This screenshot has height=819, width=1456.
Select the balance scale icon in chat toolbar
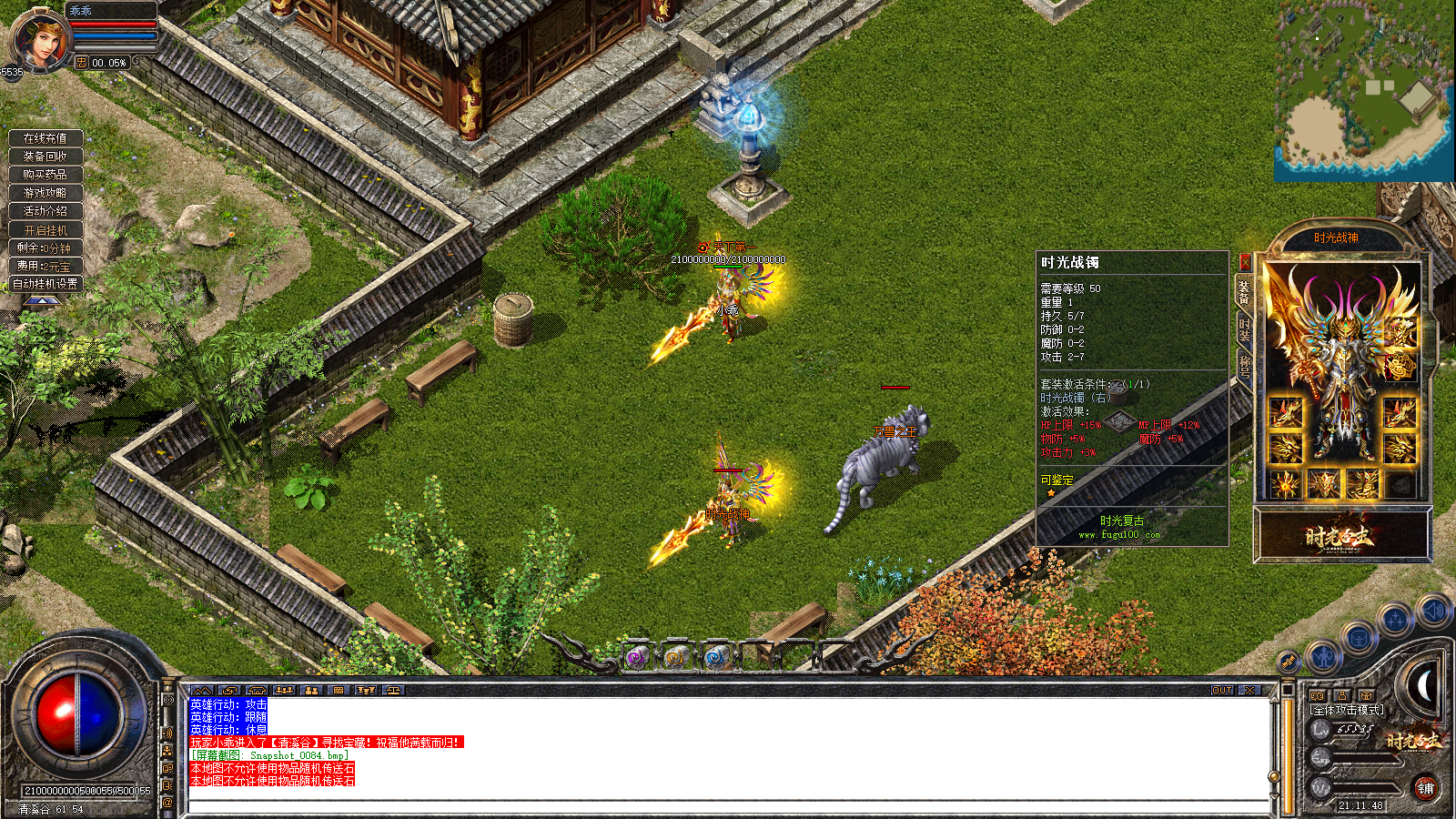pos(393,690)
